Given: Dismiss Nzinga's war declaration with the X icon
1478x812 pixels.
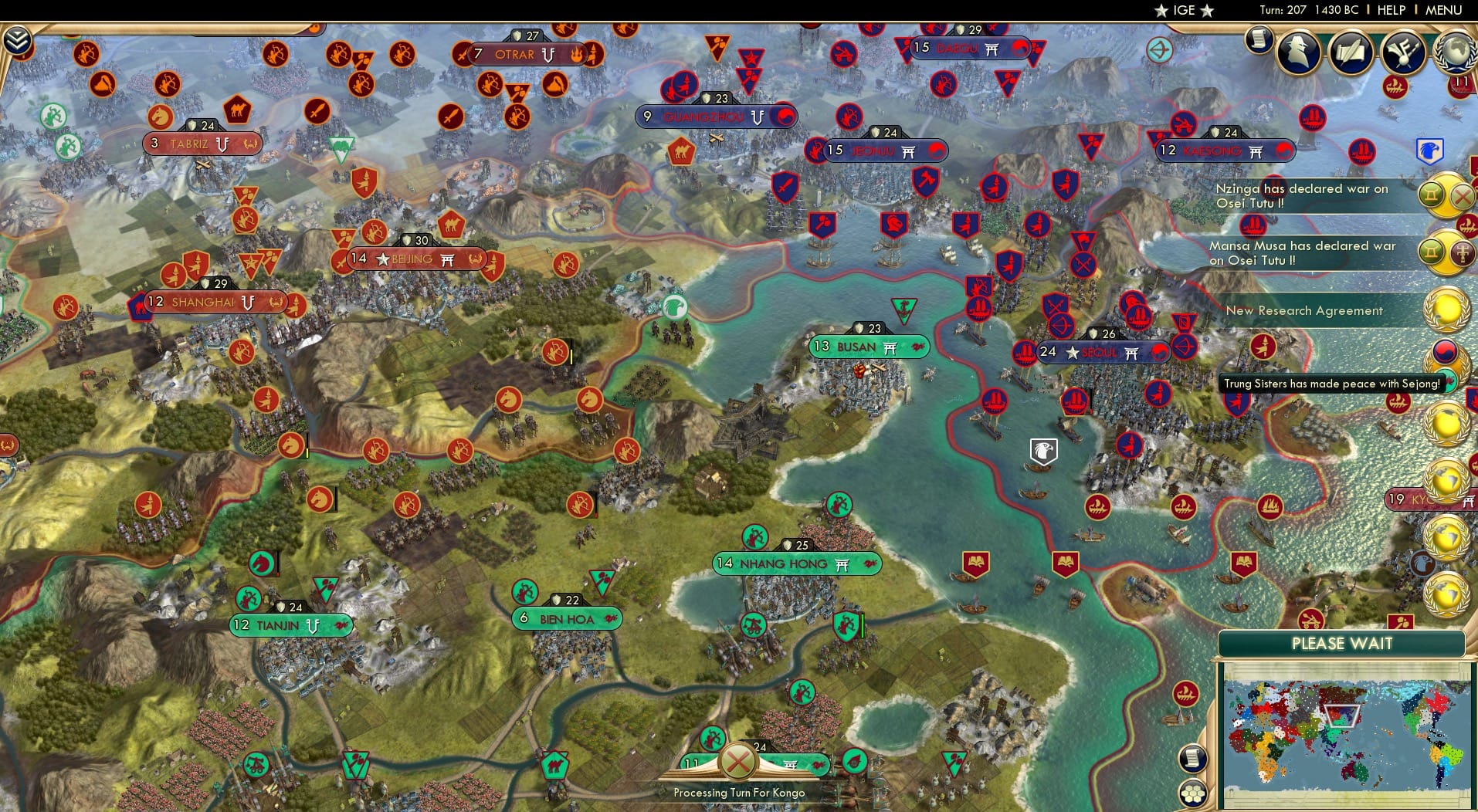Looking at the screenshot, I should pyautogui.click(x=1462, y=196).
